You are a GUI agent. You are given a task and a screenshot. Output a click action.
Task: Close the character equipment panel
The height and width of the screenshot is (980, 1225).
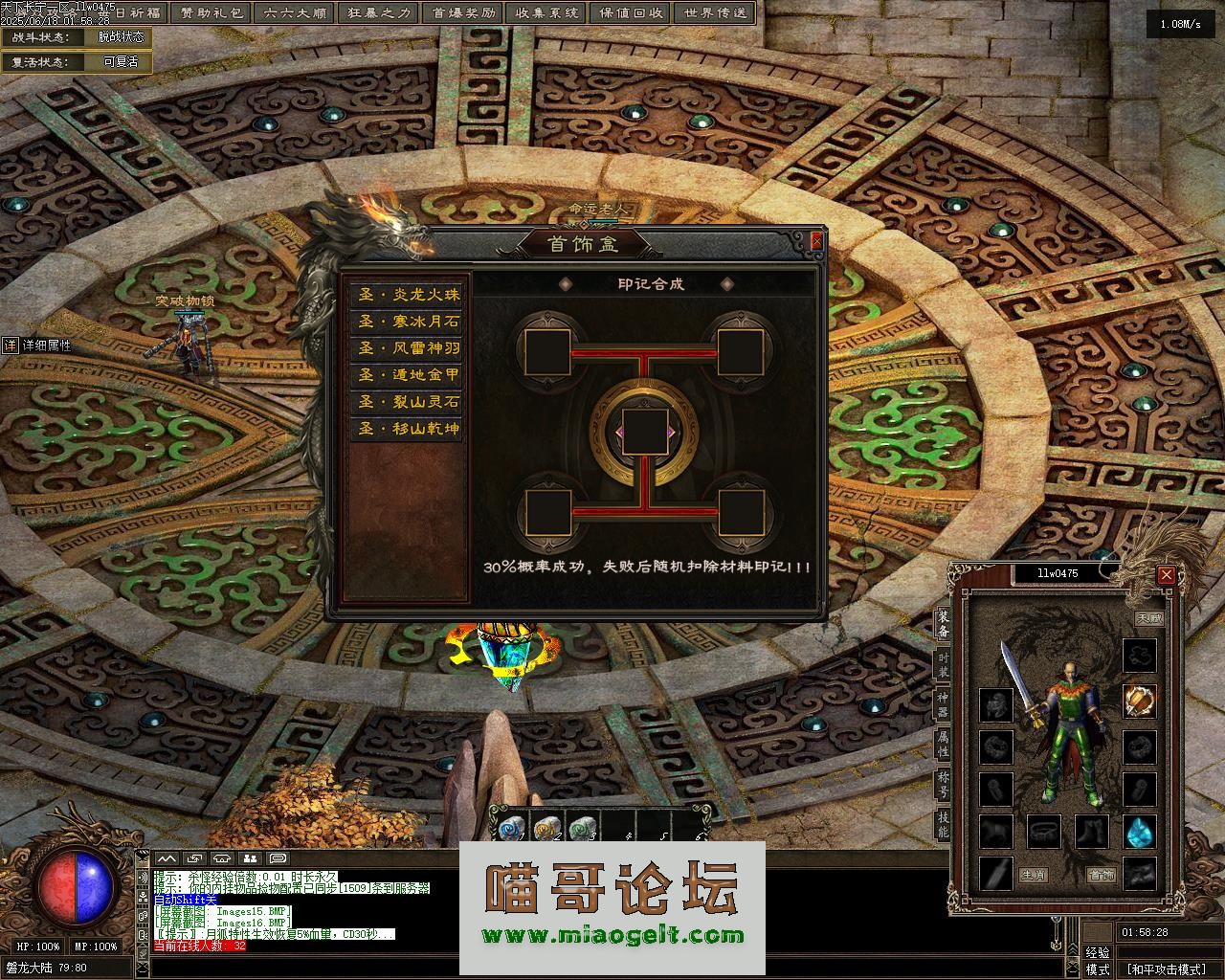tap(1166, 575)
